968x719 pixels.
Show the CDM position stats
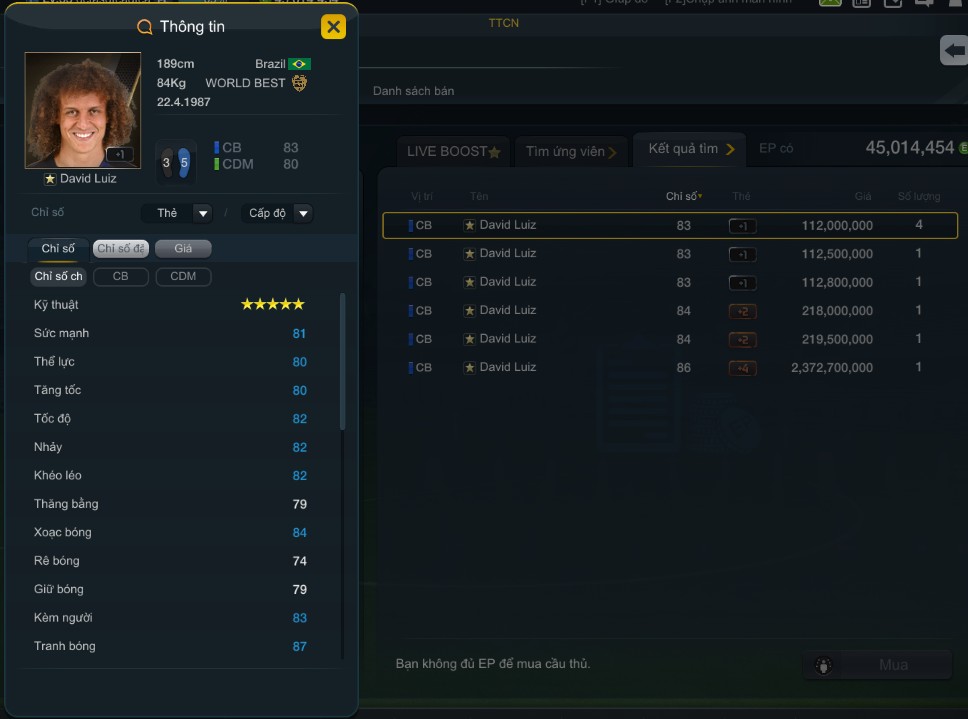(183, 276)
